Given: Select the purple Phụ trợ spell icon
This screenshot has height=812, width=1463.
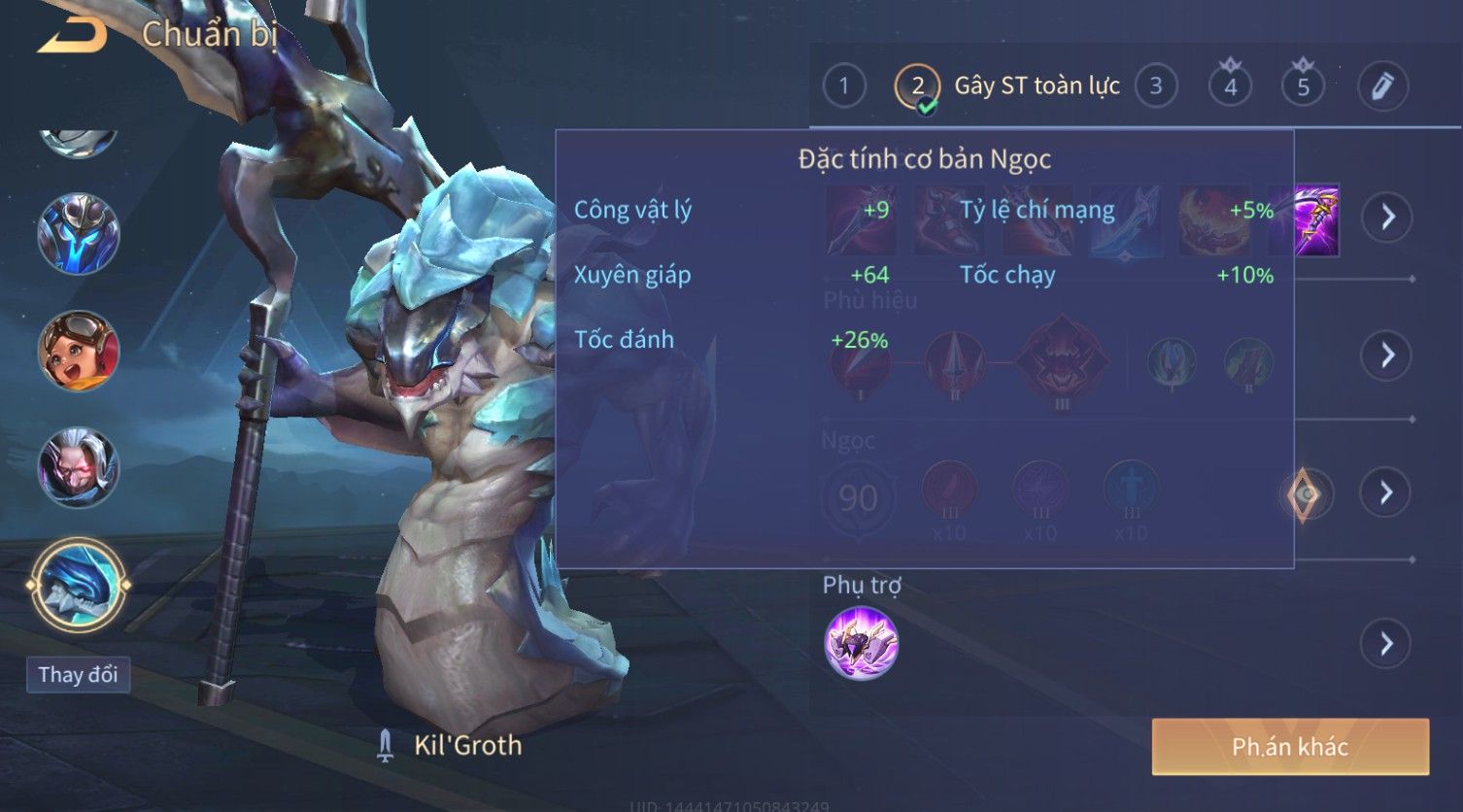Looking at the screenshot, I should click(x=861, y=643).
